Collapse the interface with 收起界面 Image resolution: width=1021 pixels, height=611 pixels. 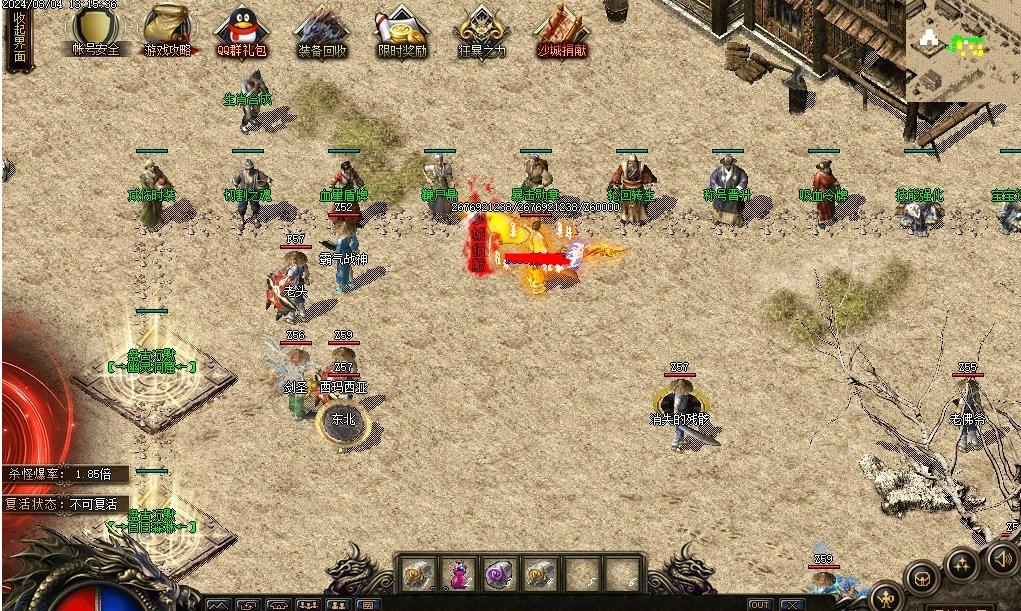[19, 38]
